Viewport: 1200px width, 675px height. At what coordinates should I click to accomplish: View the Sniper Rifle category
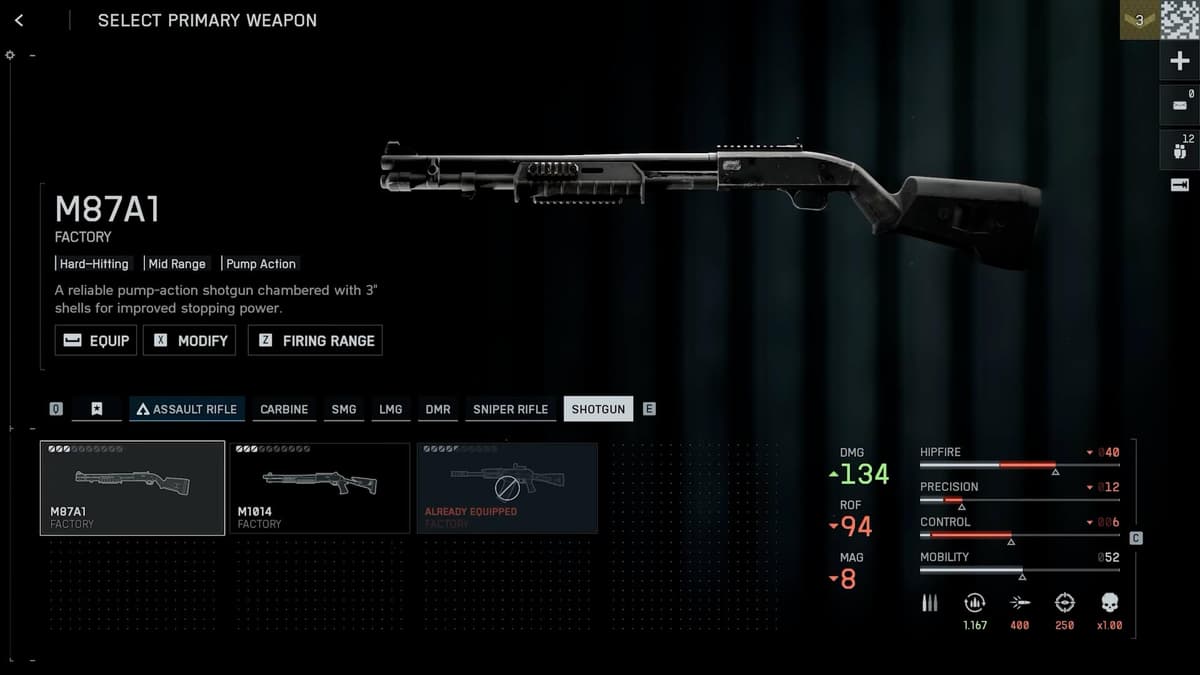[510, 409]
